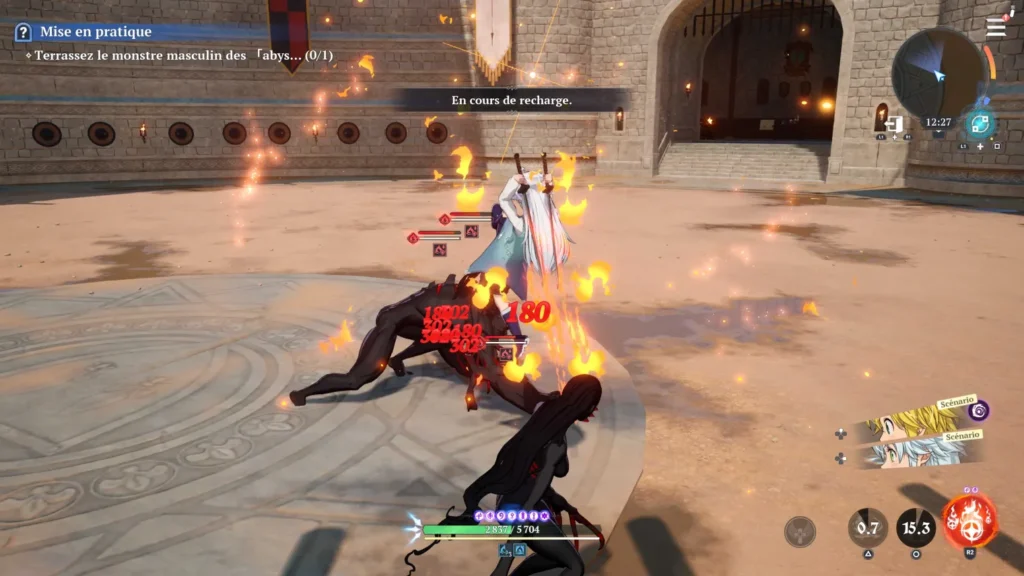Image resolution: width=1024 pixels, height=576 pixels.
Task: Open the hamburger main menu
Action: click(x=996, y=28)
